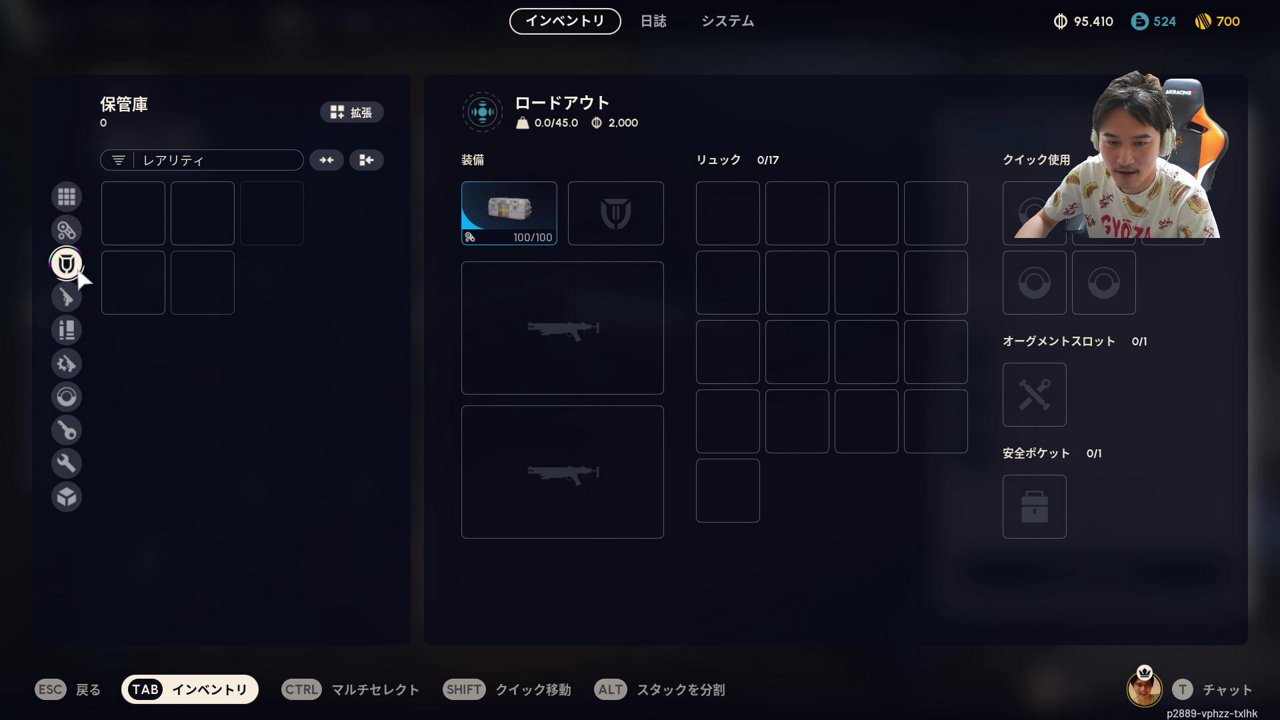This screenshot has width=1280, height=720.
Task: Click the quick-stack double-arrow button
Action: [x=326, y=160]
